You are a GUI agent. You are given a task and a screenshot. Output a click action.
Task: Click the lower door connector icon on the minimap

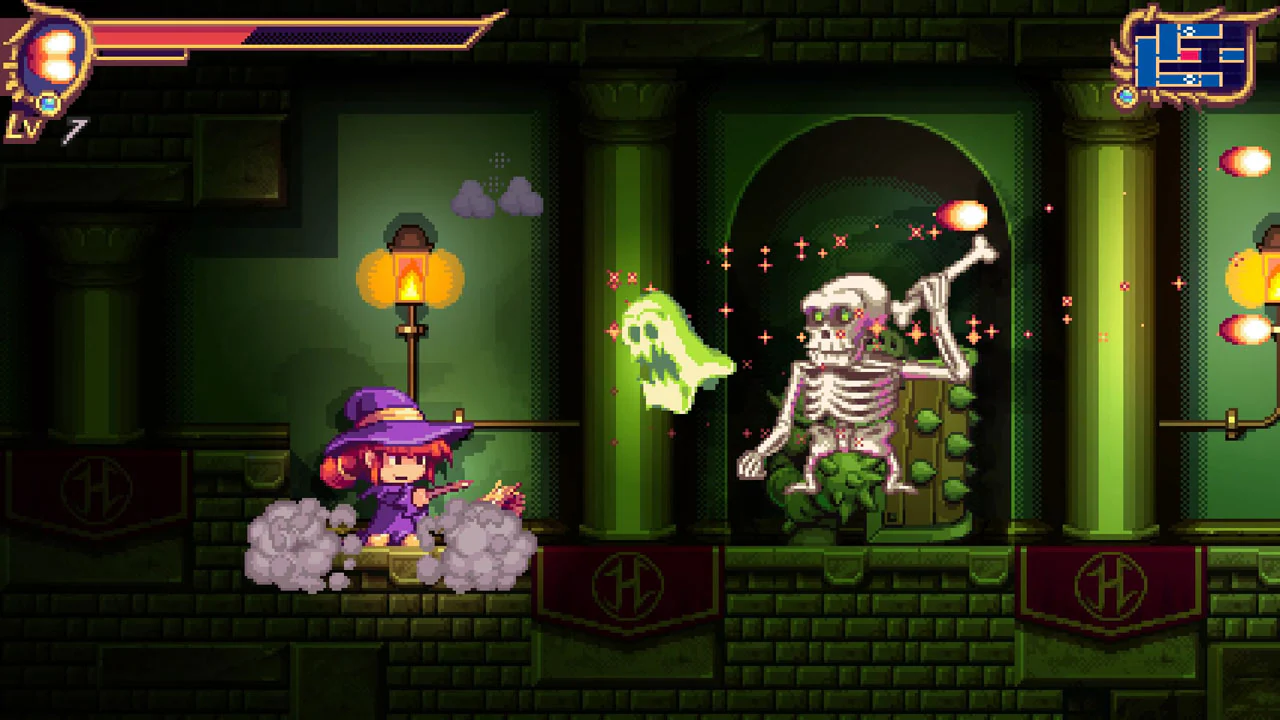tap(1190, 78)
